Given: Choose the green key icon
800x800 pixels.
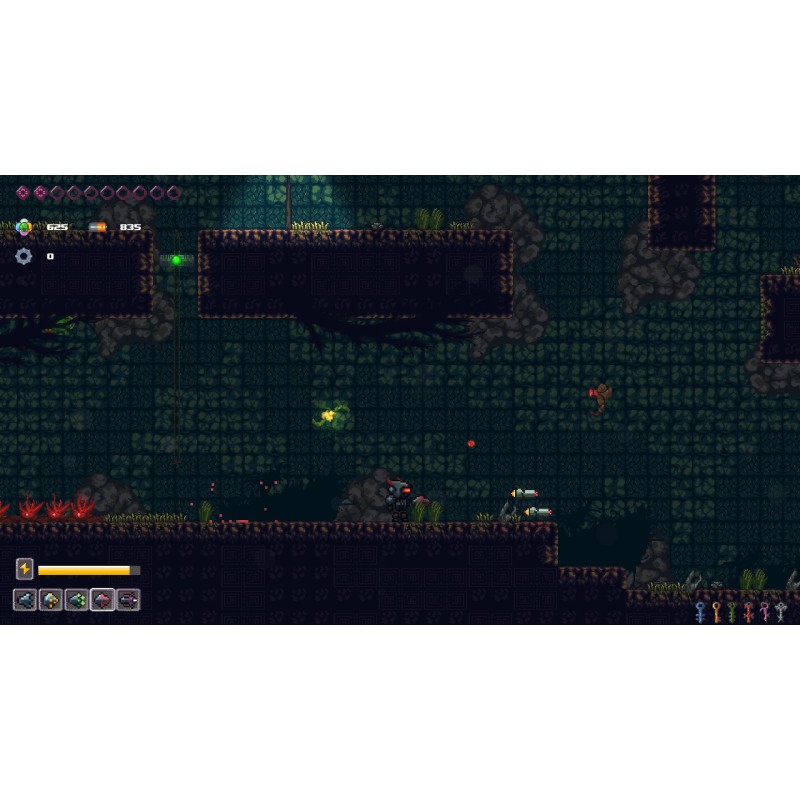Looking at the screenshot, I should pyautogui.click(x=732, y=612).
